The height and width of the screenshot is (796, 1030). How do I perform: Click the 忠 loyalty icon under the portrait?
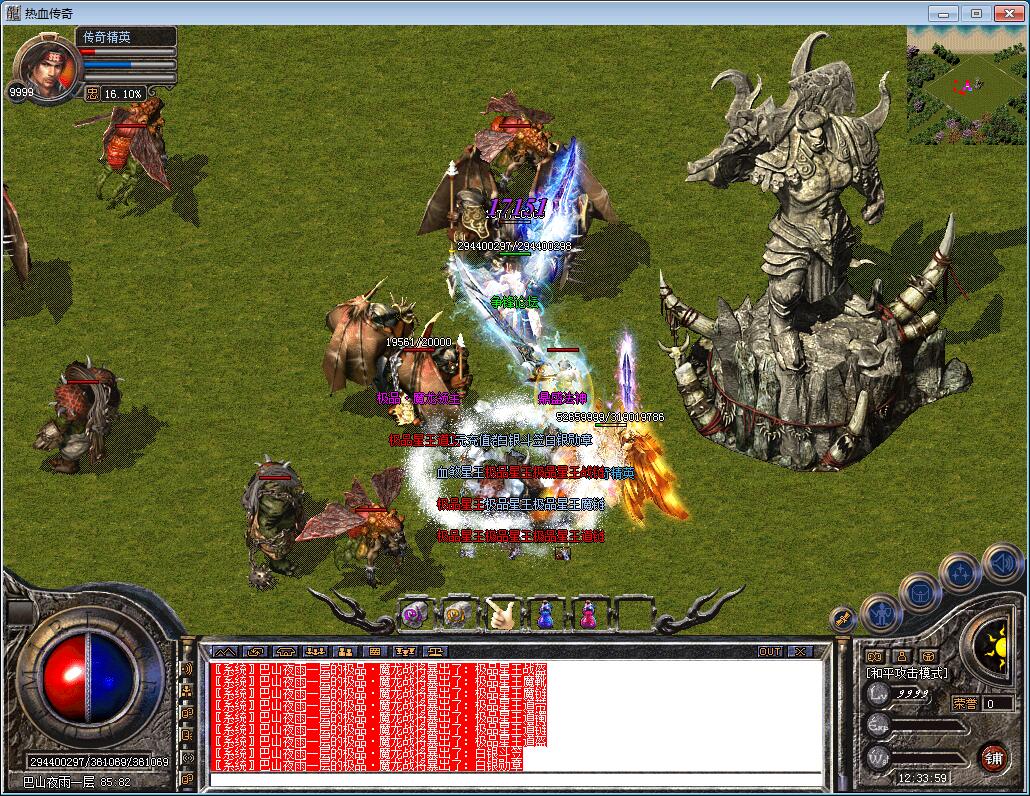click(x=92, y=93)
